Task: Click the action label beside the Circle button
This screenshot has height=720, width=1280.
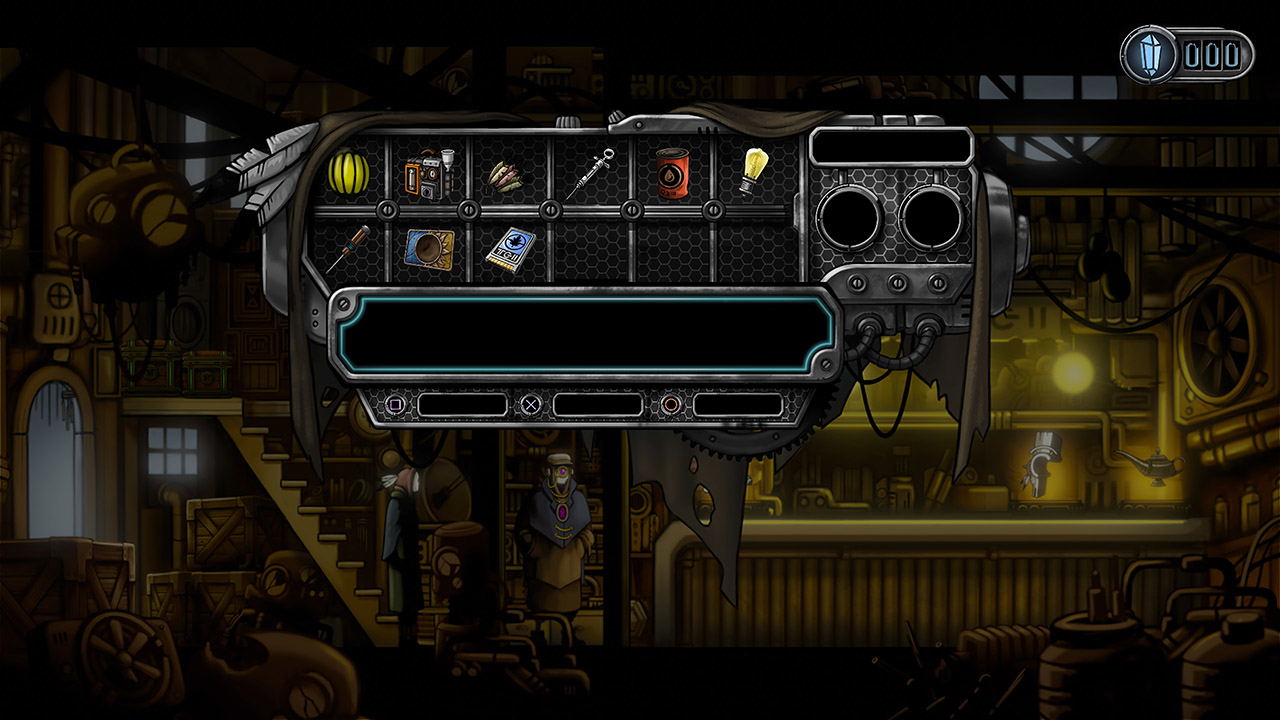Action: click(740, 404)
